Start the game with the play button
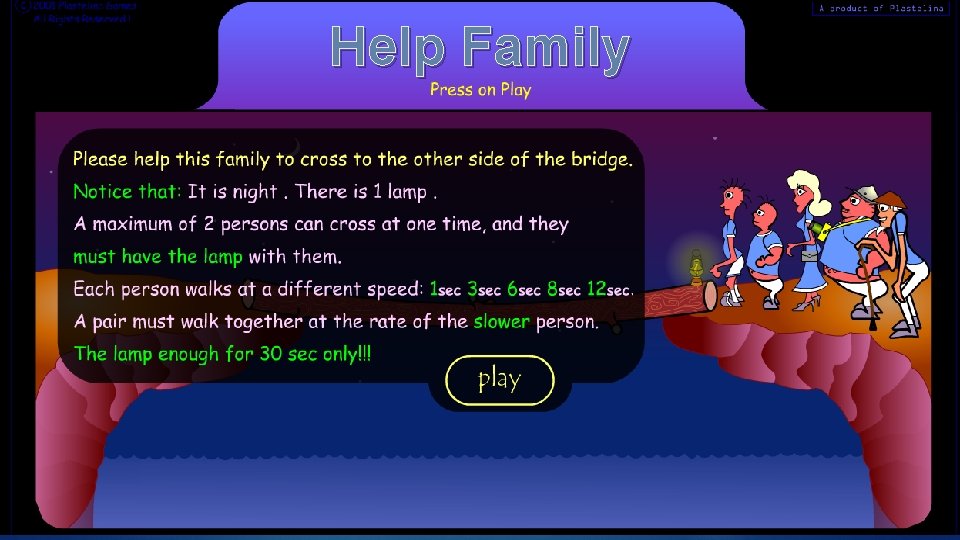960x540 pixels. (499, 380)
